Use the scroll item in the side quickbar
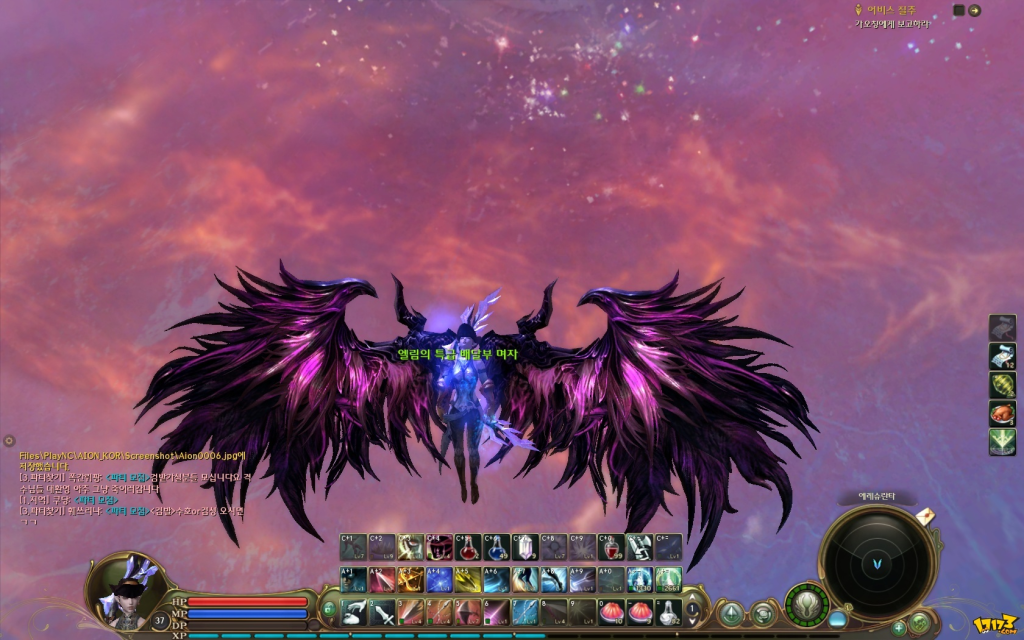The width and height of the screenshot is (1024, 640). tap(1002, 356)
